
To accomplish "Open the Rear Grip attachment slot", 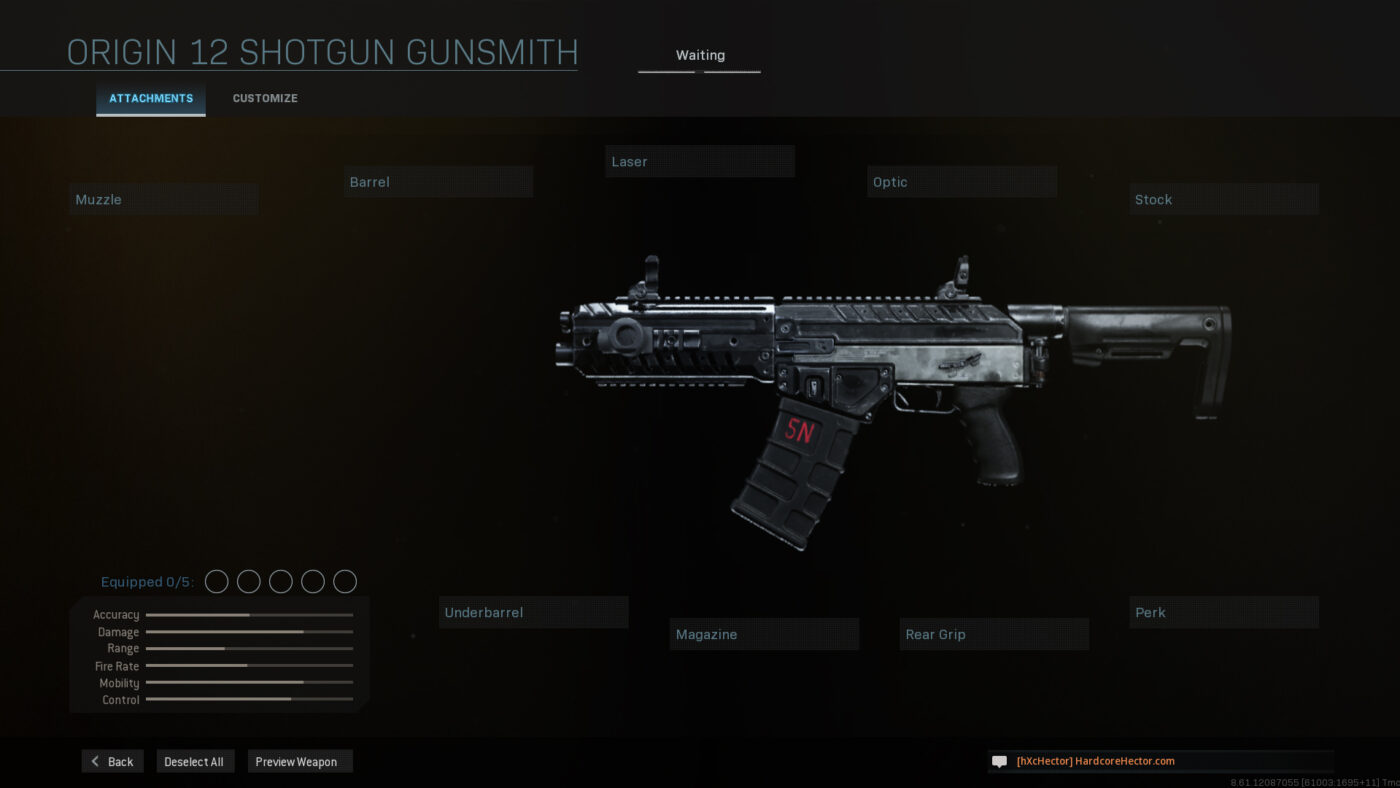I will tap(993, 634).
